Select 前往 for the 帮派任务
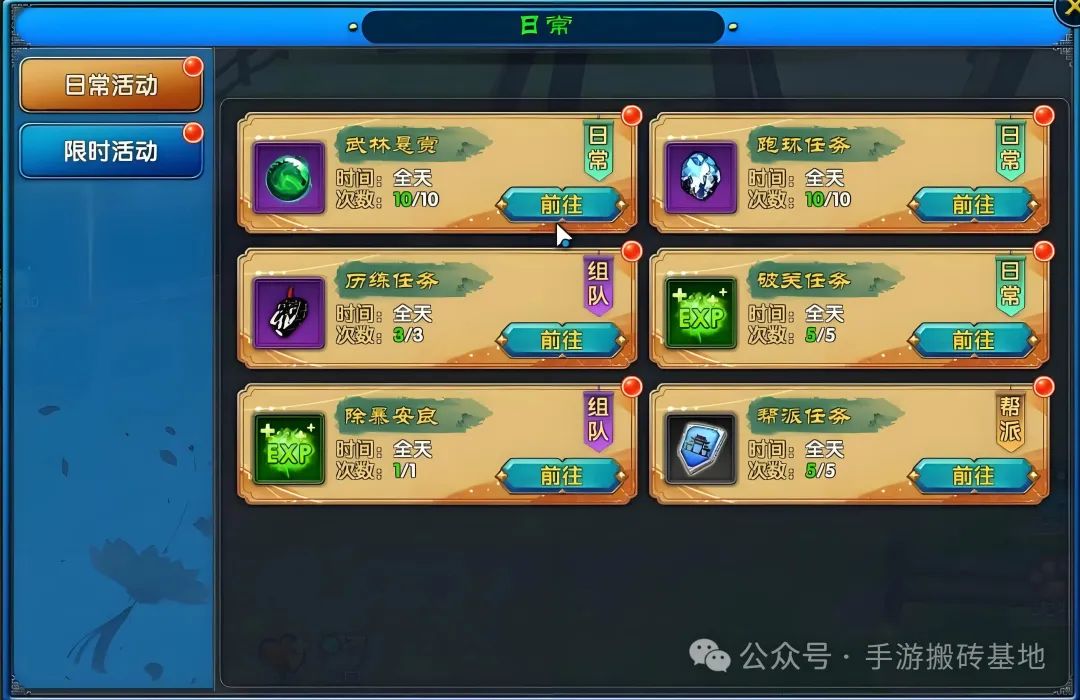The width and height of the screenshot is (1080, 700). click(973, 475)
